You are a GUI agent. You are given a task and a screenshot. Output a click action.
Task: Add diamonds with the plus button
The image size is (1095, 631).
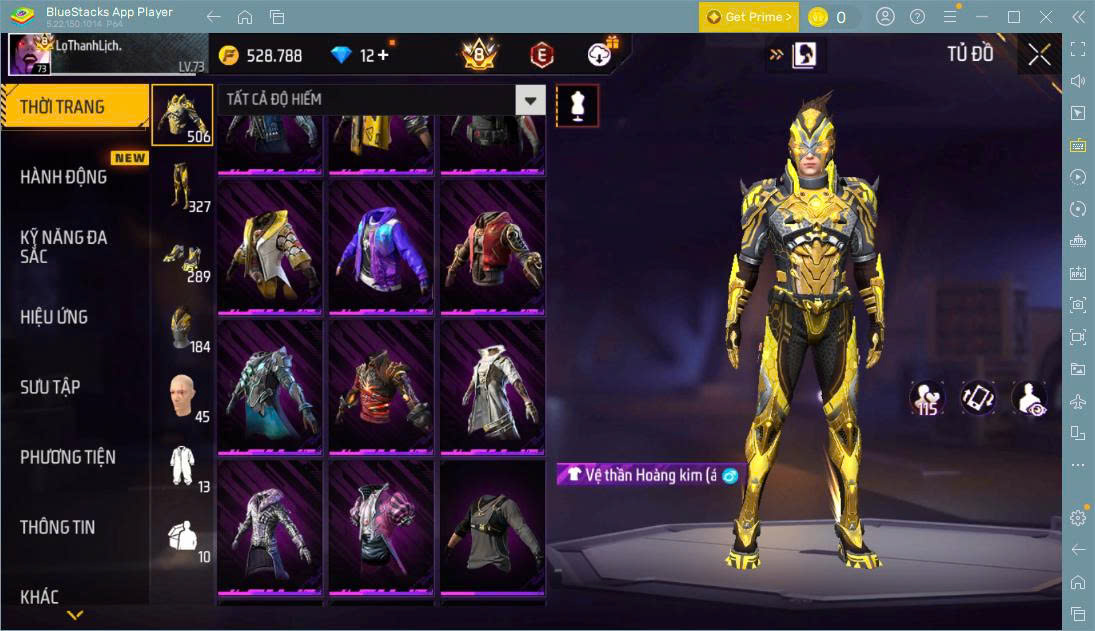click(382, 55)
